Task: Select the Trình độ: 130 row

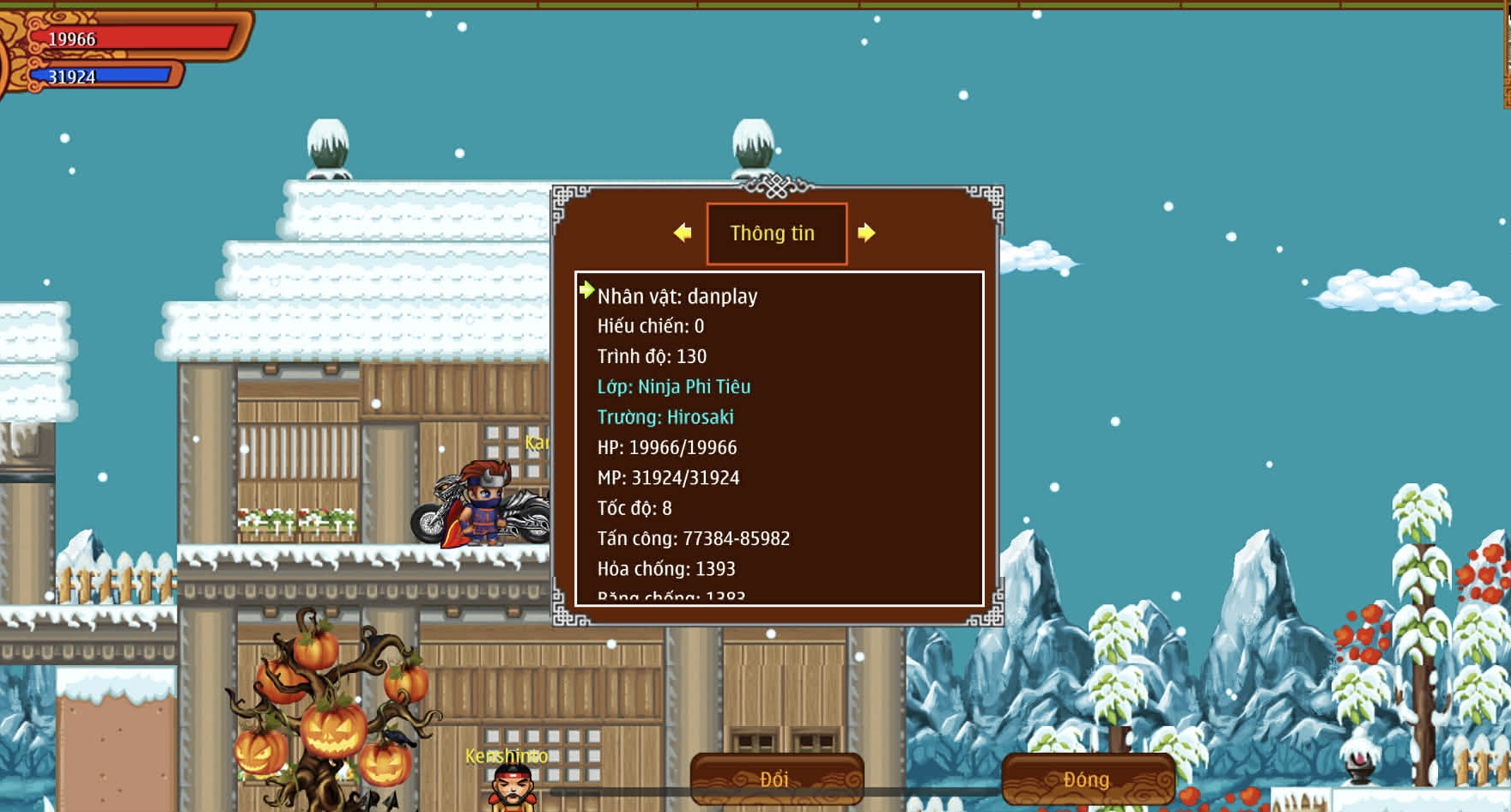Action: click(652, 356)
